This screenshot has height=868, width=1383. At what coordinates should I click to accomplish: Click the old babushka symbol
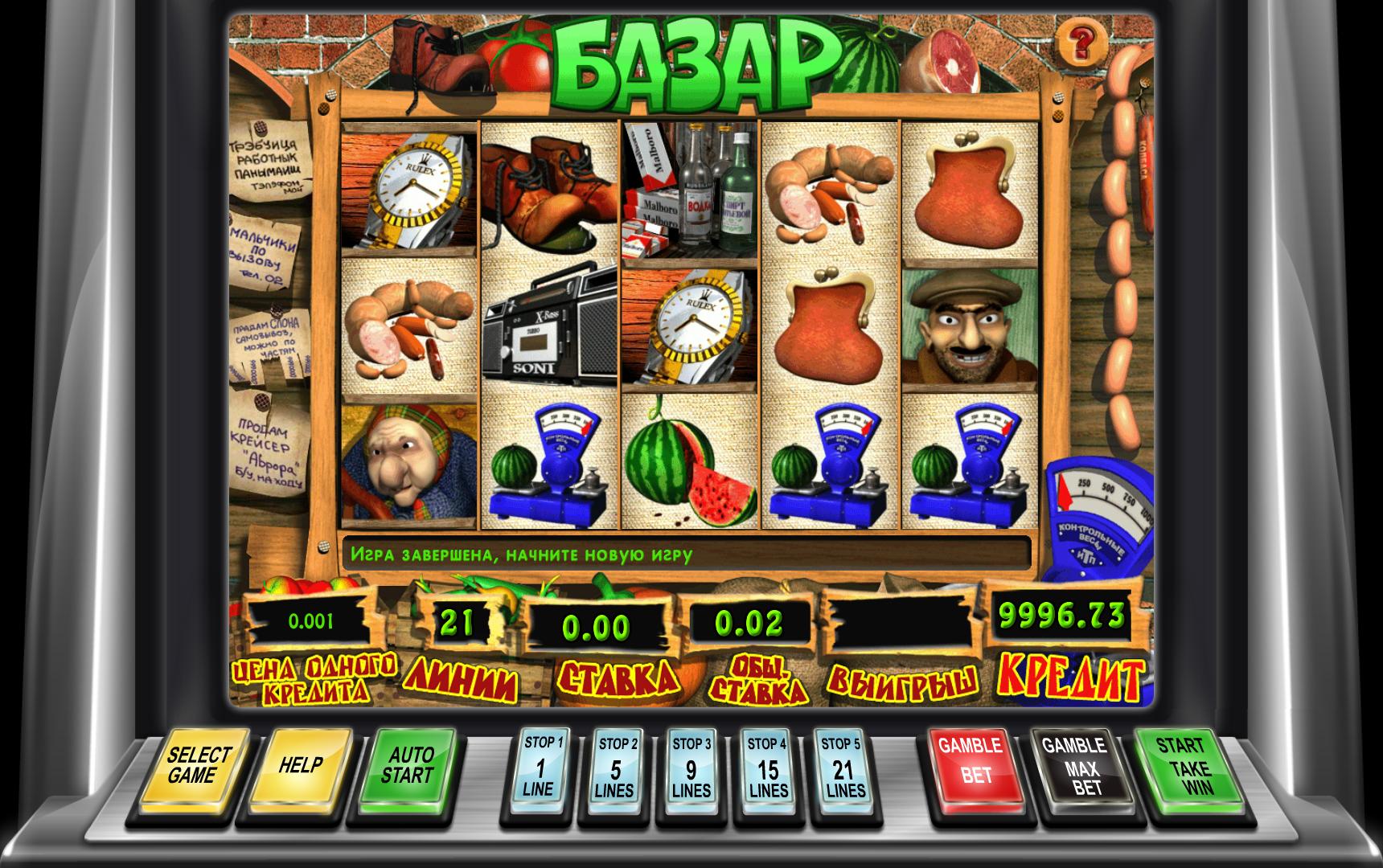402,466
